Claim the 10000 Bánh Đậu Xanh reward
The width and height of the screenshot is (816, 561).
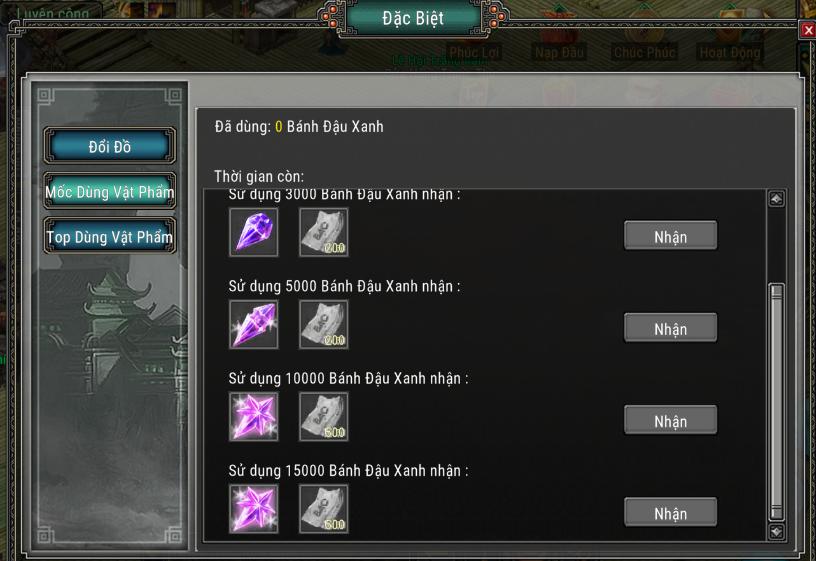coord(670,421)
